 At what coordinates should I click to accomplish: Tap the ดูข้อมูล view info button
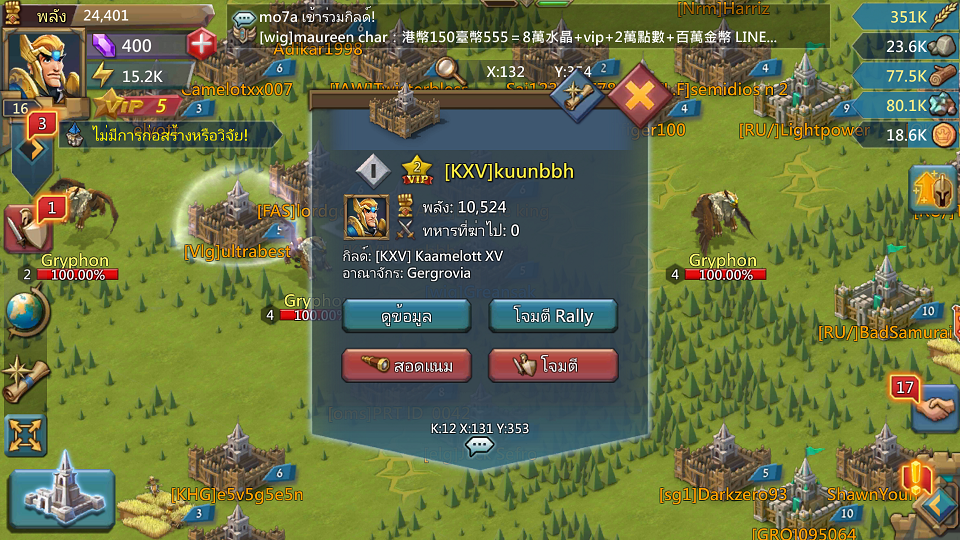click(406, 316)
